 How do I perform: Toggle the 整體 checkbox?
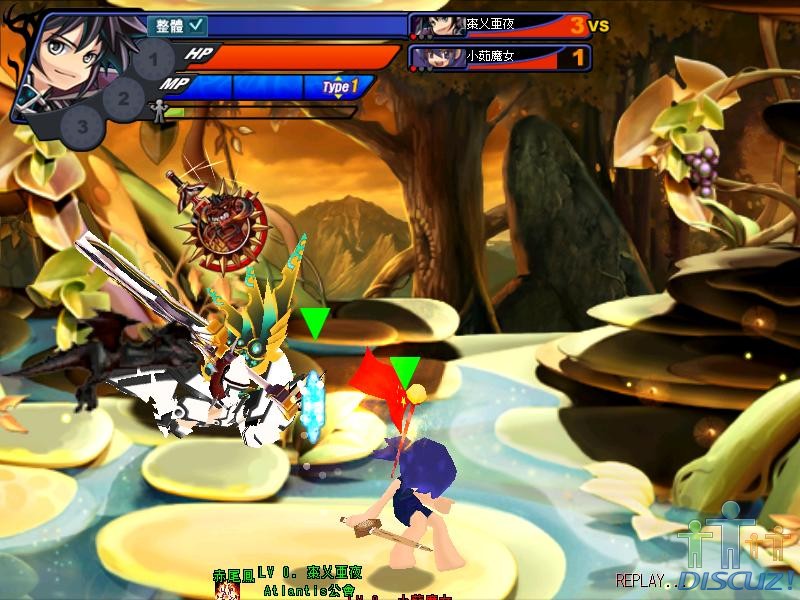click(197, 26)
